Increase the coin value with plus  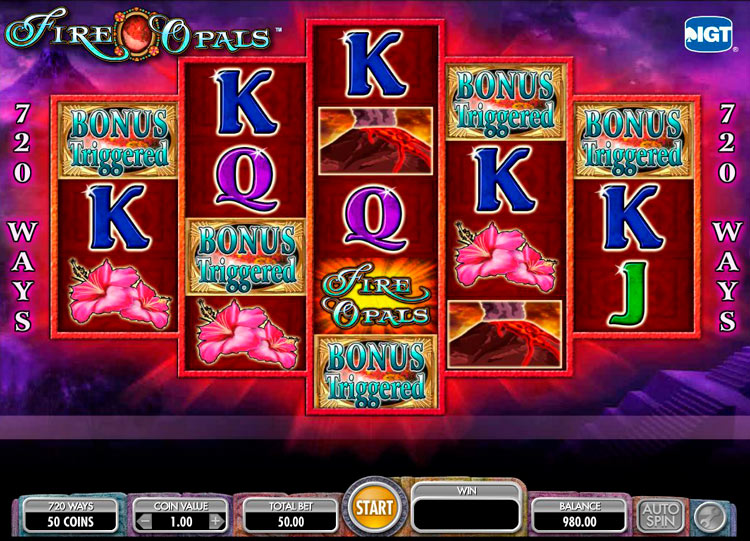tap(215, 521)
